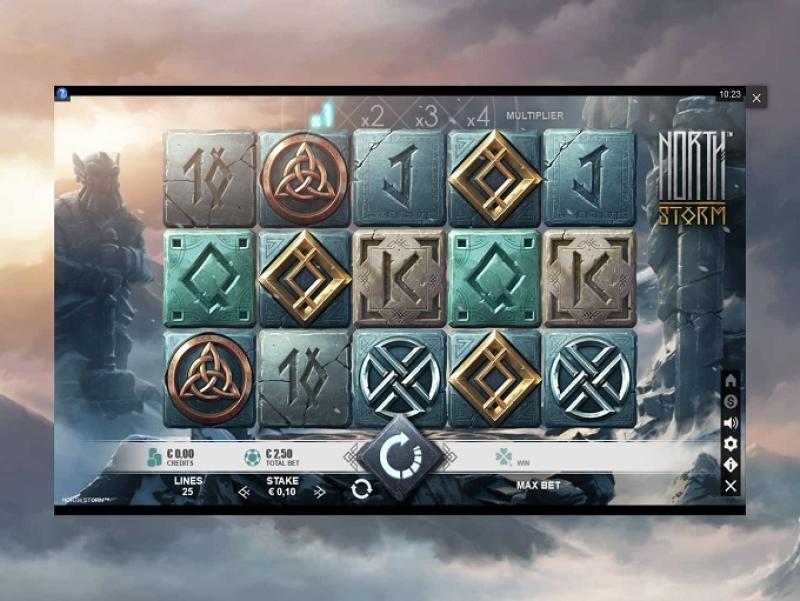Open the Lines 25 setting
The width and height of the screenshot is (800, 601).
(188, 486)
